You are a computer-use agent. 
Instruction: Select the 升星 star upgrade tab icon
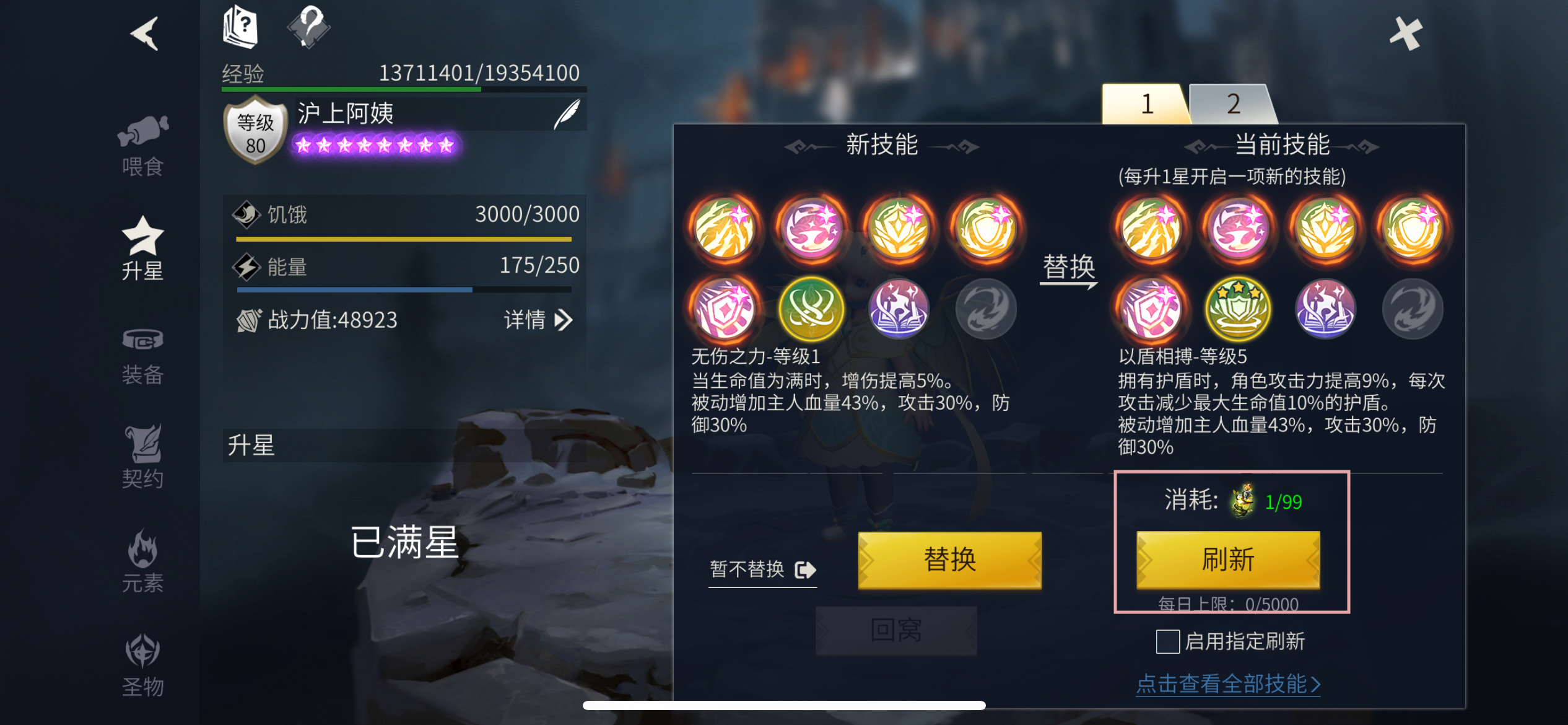point(144,247)
